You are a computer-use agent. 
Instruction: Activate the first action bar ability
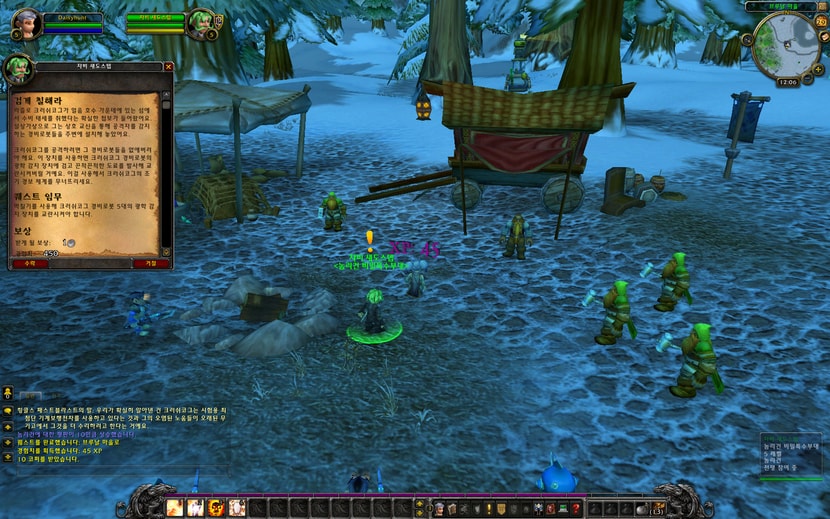(x=174, y=507)
